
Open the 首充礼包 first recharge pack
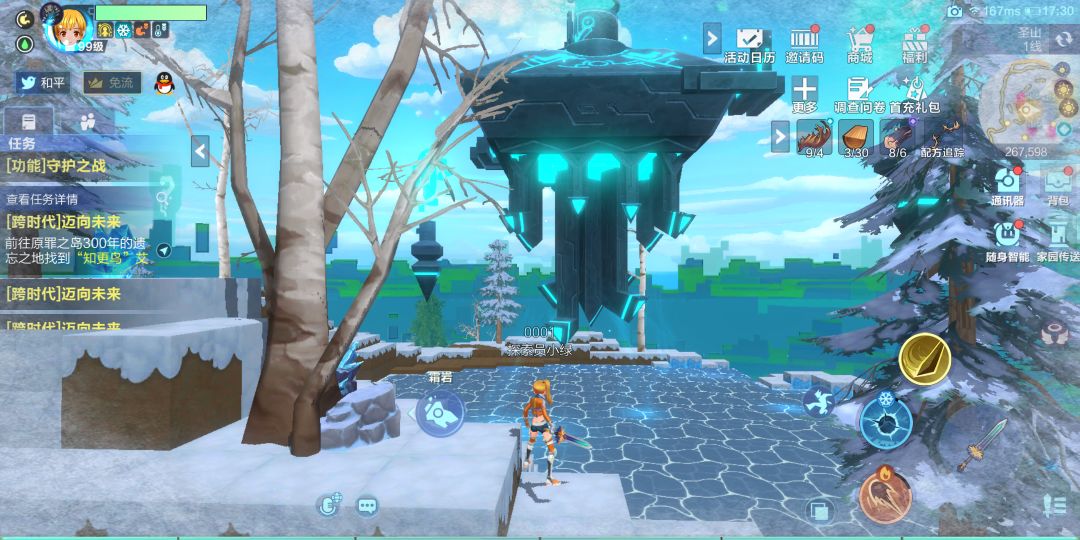913,92
